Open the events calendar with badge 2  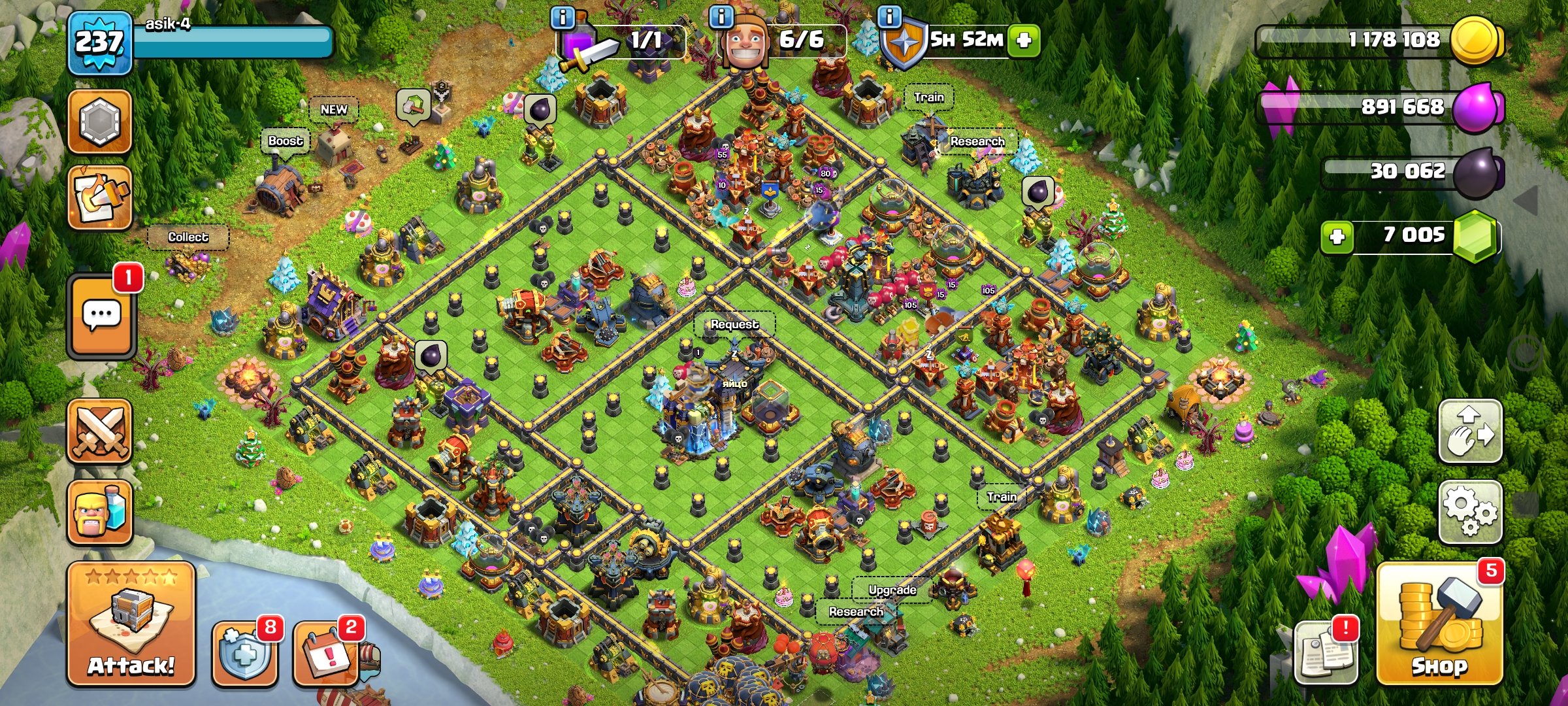(326, 654)
